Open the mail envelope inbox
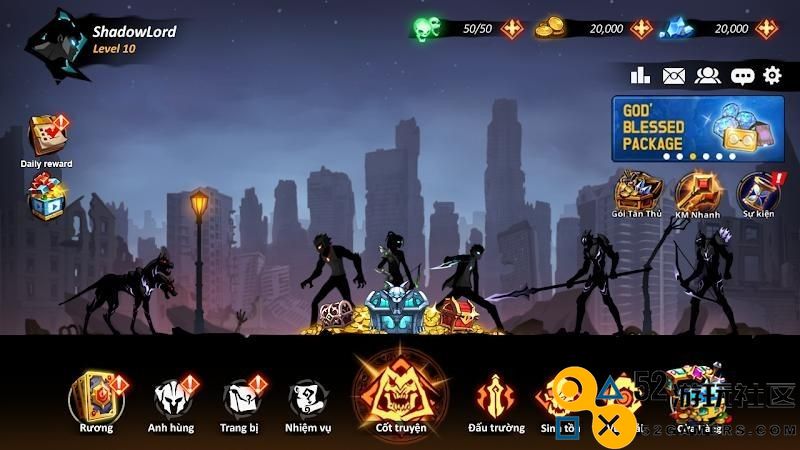800x450 pixels. click(674, 75)
